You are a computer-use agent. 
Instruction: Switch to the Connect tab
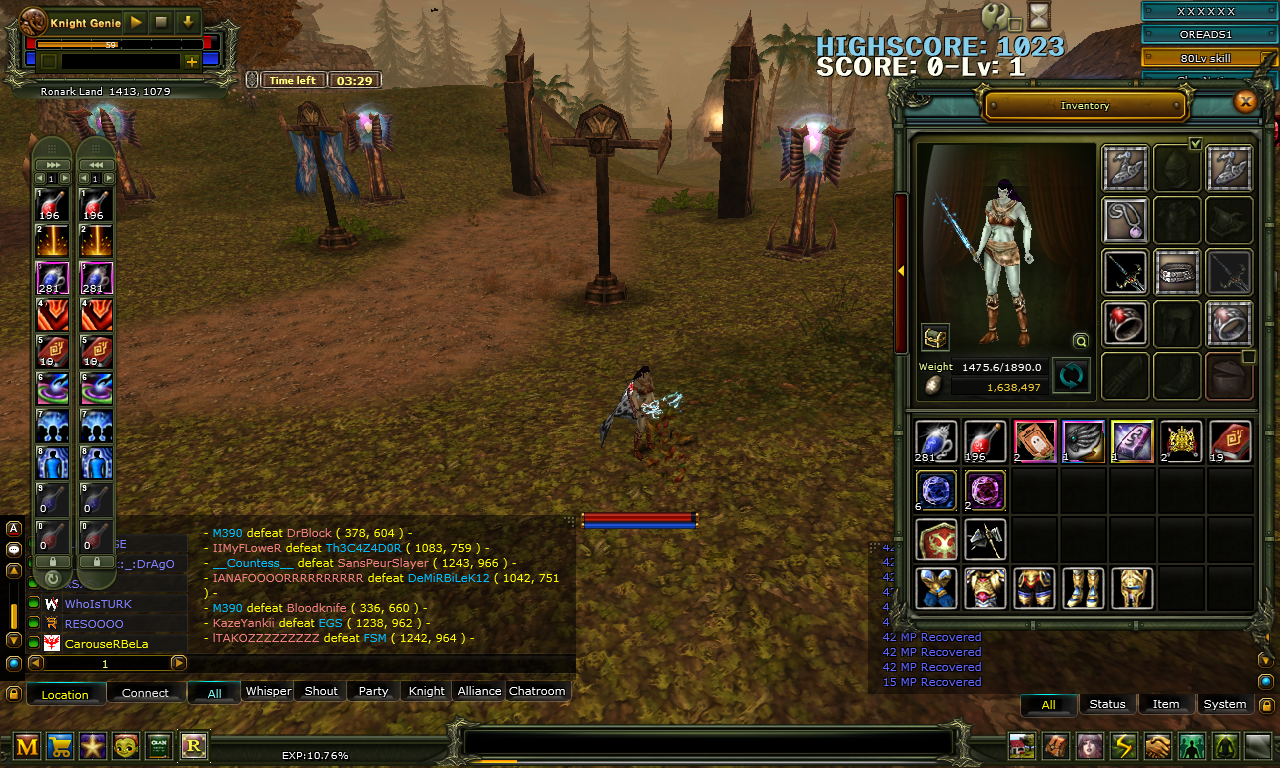coord(145,693)
